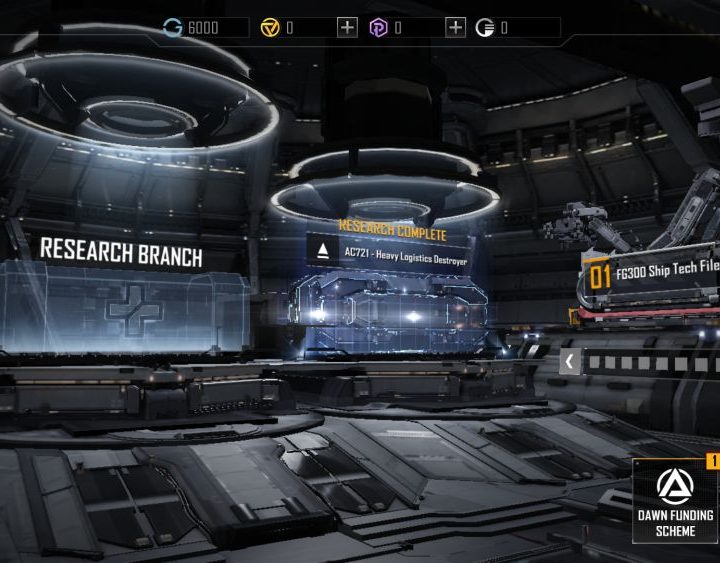
Task: Click the left arrow beside the tech file list
Action: (x=569, y=362)
